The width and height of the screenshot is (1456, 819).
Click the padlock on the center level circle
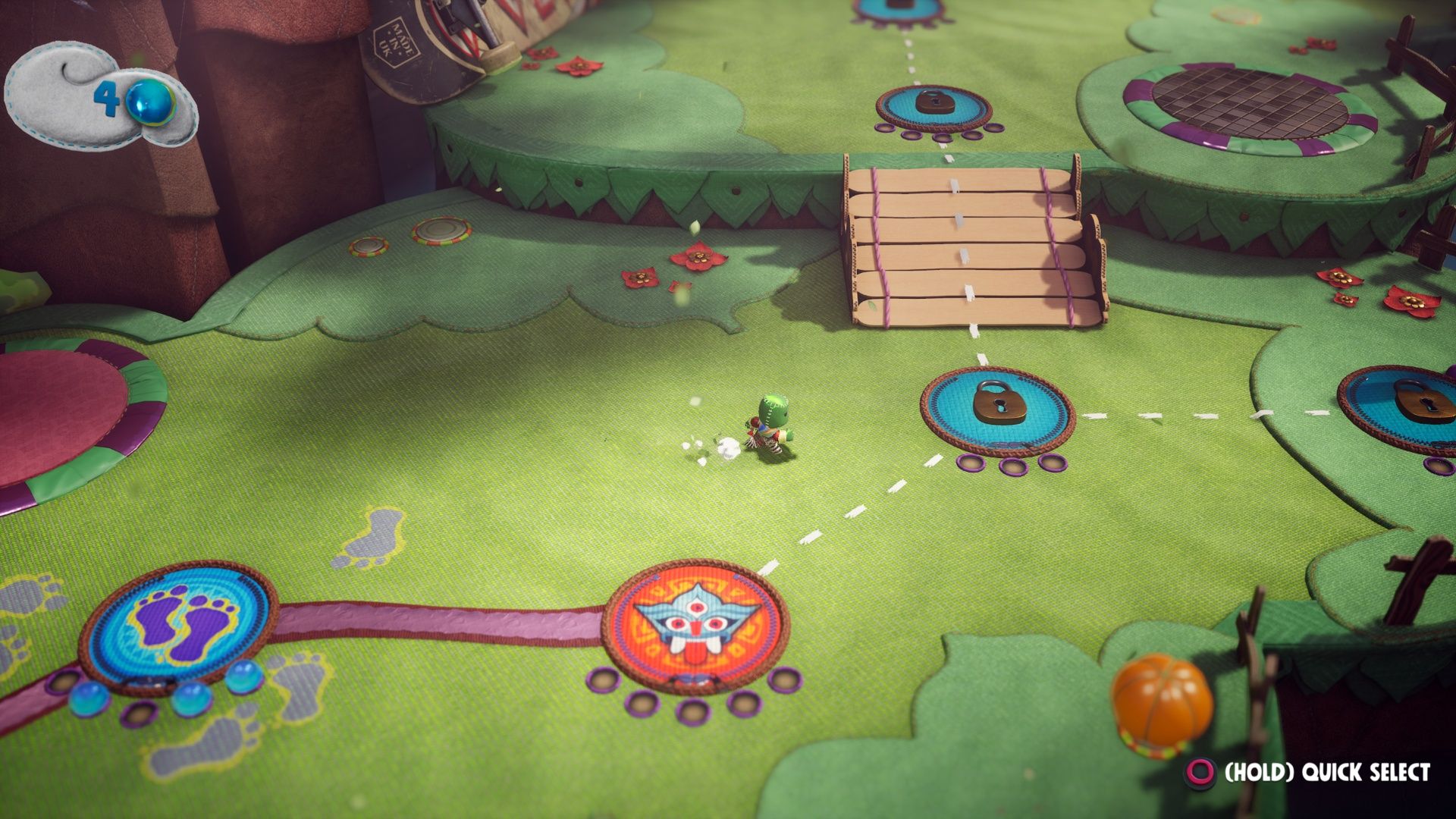[999, 402]
